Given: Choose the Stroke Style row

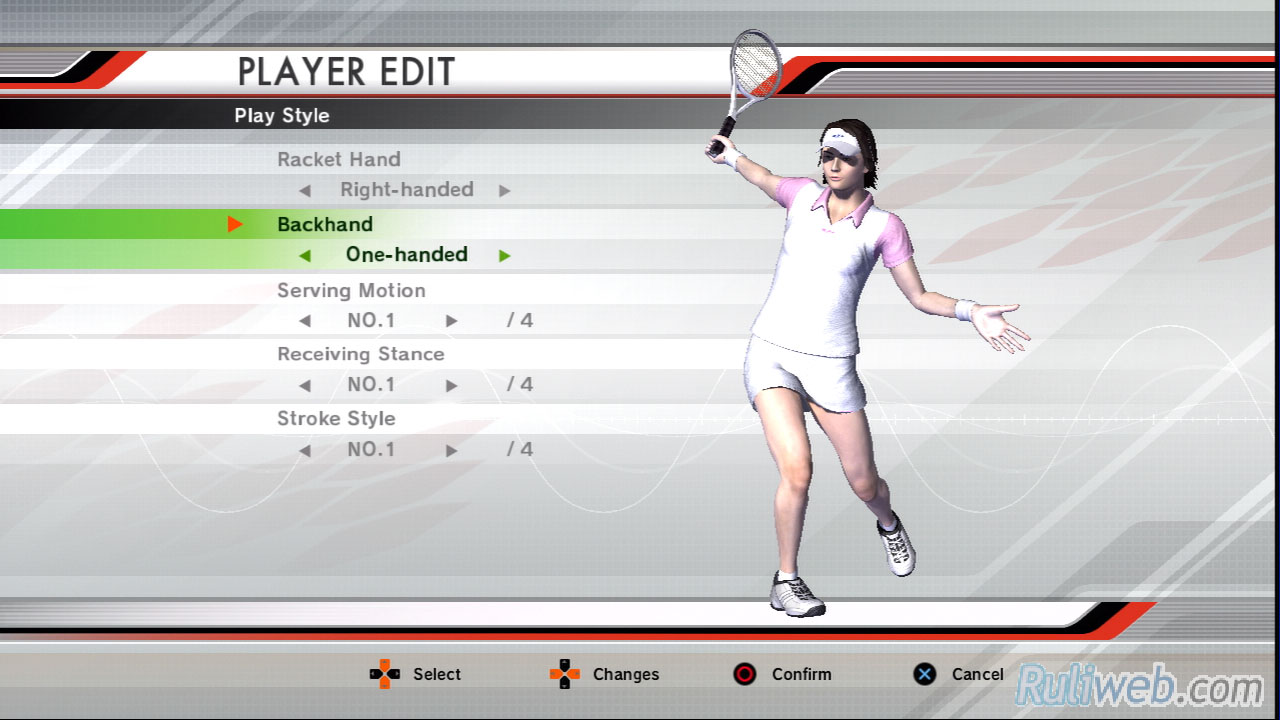Looking at the screenshot, I should point(336,419).
